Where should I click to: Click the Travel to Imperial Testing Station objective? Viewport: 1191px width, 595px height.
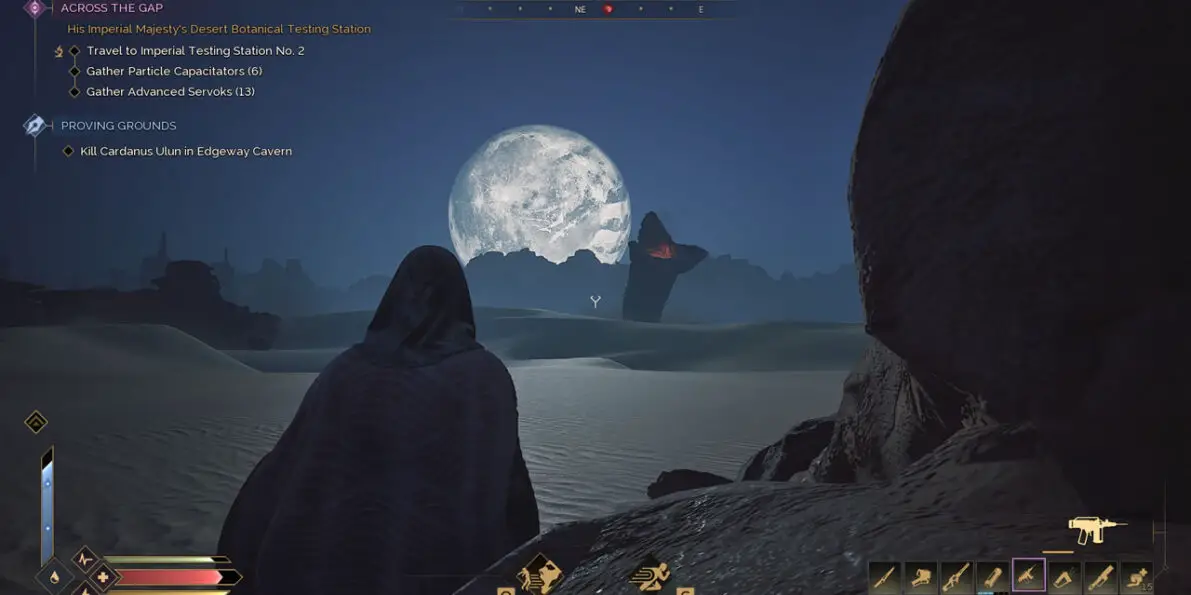[195, 50]
